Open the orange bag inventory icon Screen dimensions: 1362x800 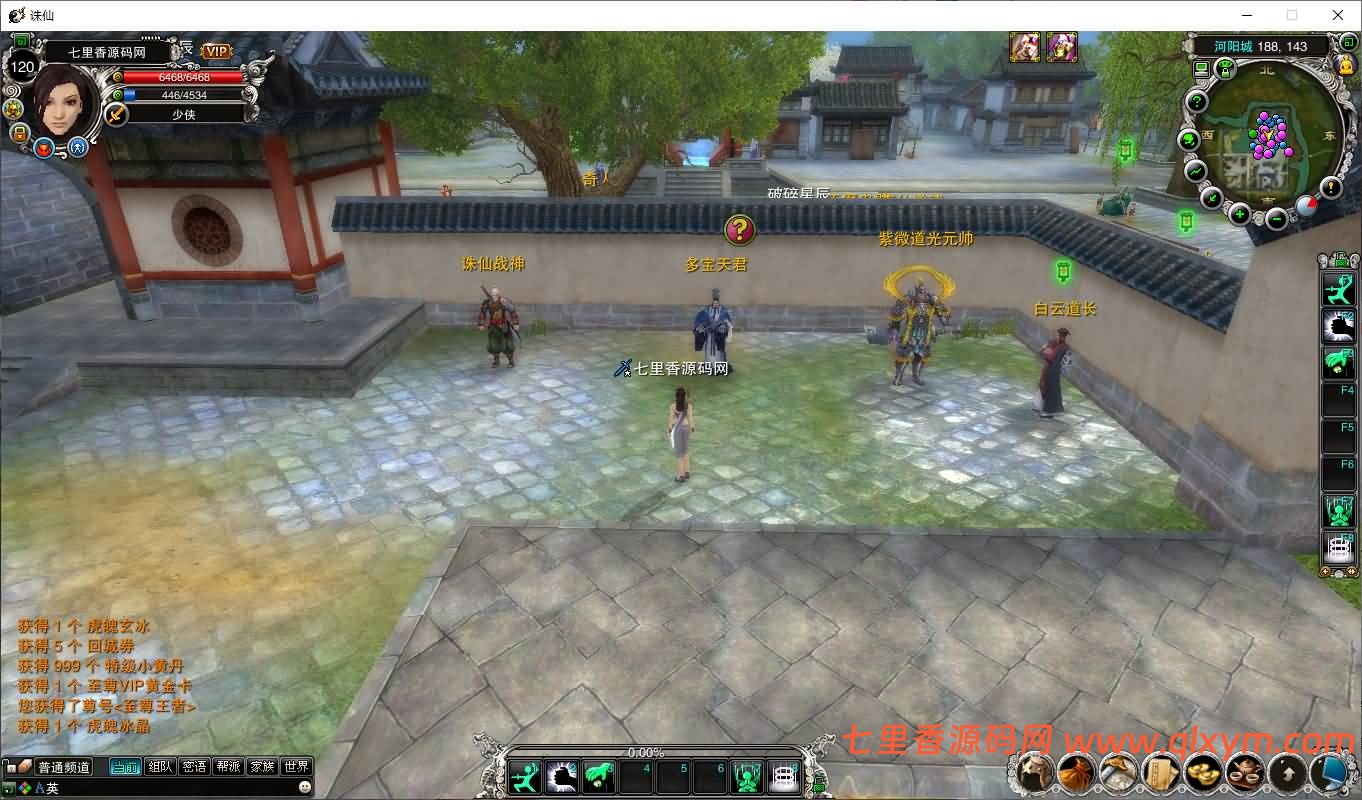[x=1076, y=773]
